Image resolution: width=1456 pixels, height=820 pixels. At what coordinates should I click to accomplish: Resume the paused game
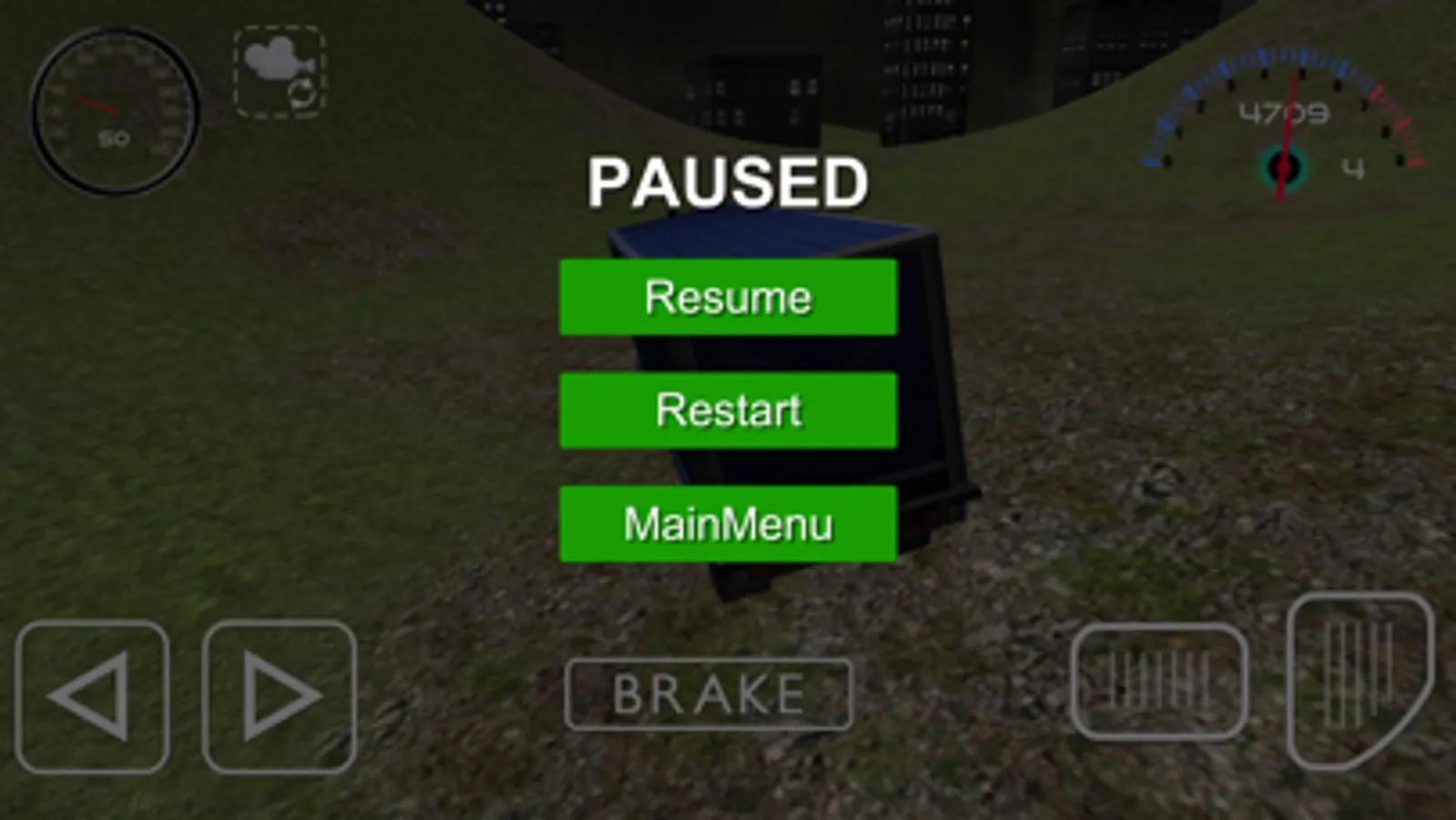(728, 295)
